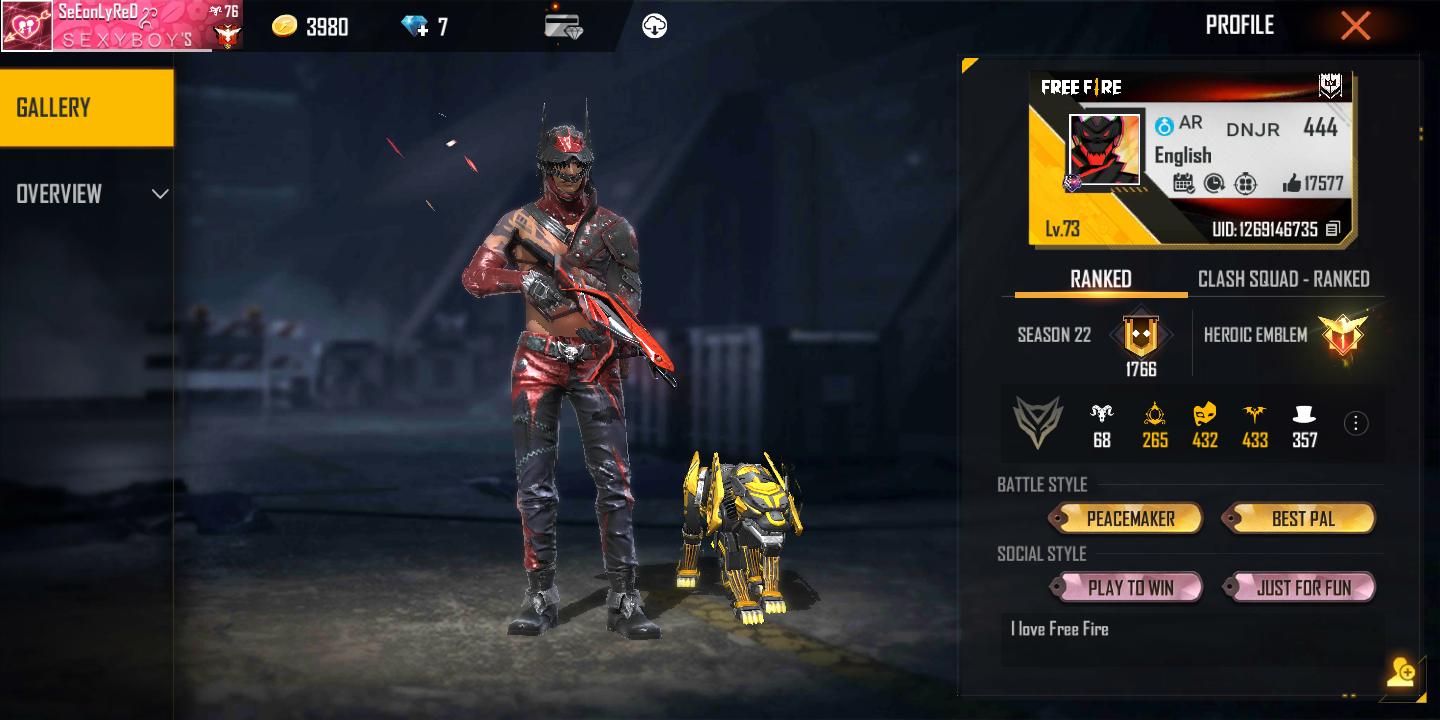Give a like with the thumbs-up icon
Image resolution: width=1440 pixels, height=720 pixels.
pyautogui.click(x=1292, y=183)
